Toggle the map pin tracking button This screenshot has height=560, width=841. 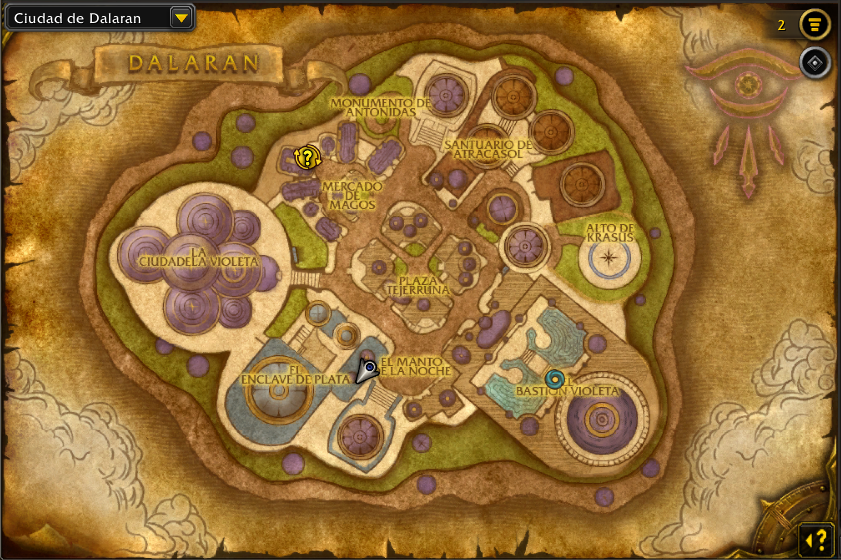[816, 63]
